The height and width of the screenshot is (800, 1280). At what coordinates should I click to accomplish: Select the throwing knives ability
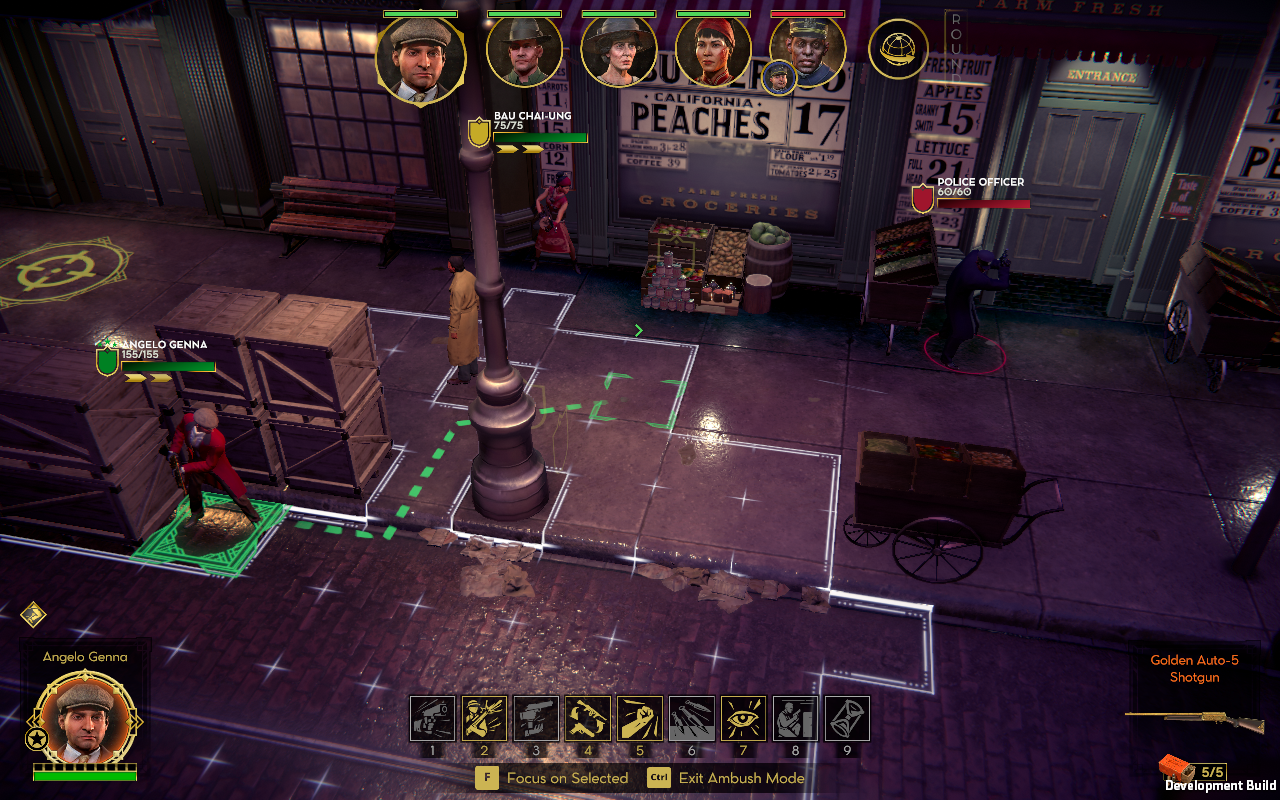692,718
